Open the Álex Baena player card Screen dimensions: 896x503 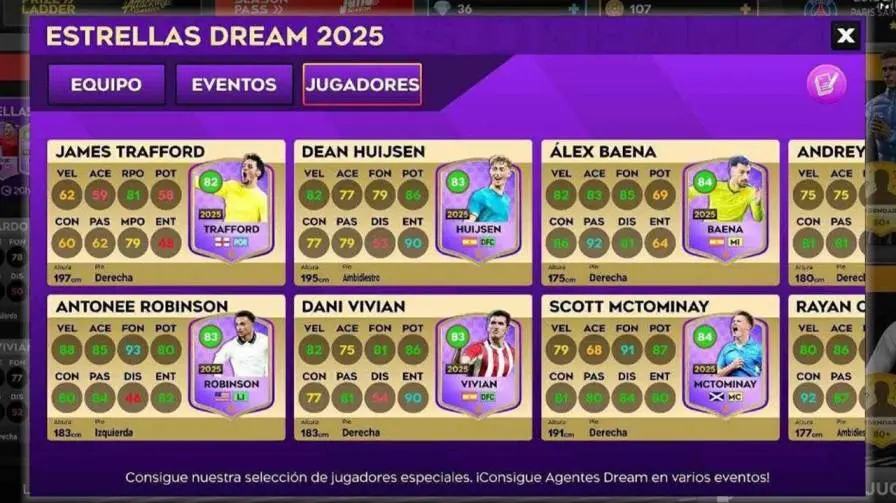click(x=660, y=213)
